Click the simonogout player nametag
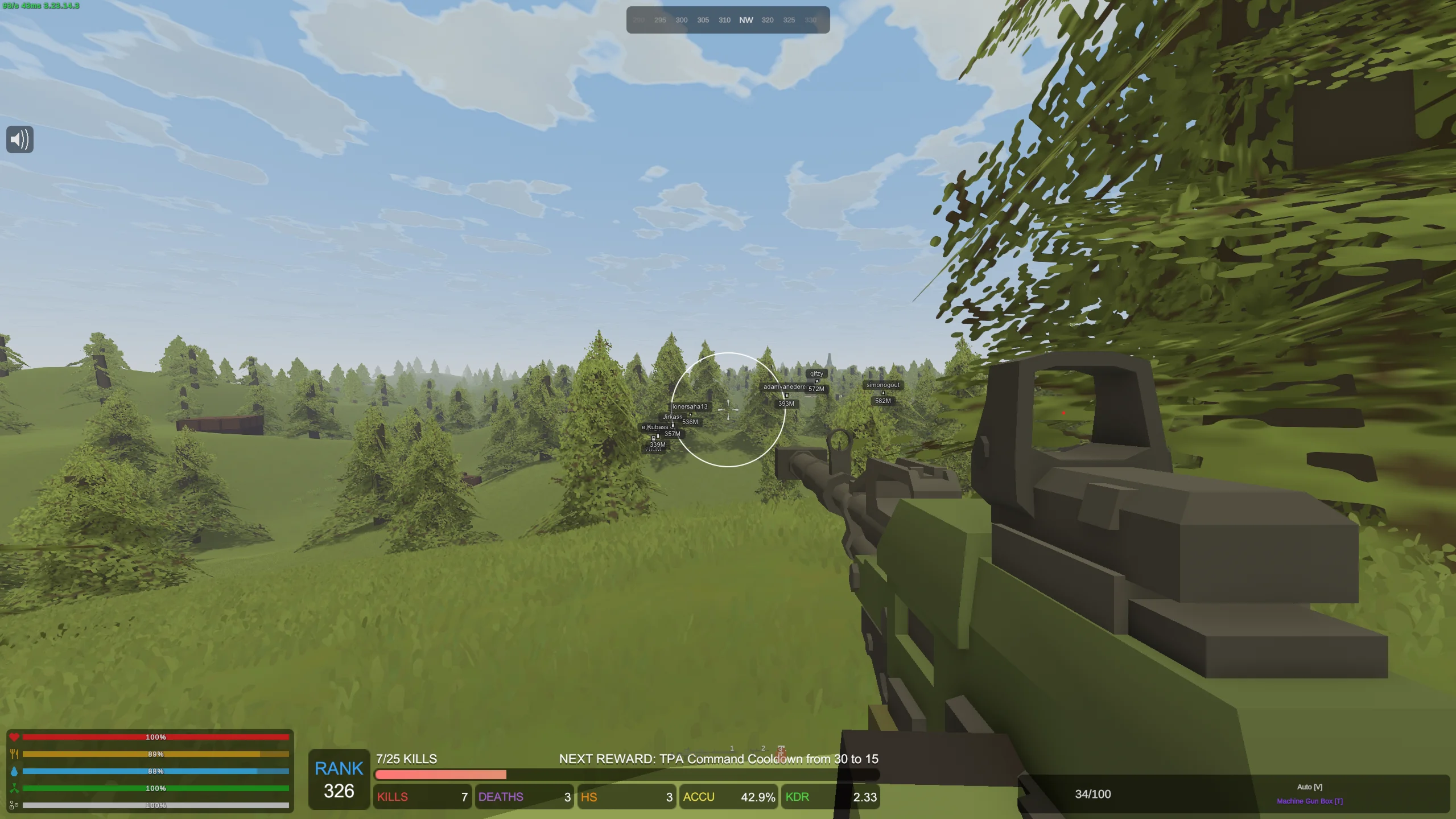 (882, 384)
